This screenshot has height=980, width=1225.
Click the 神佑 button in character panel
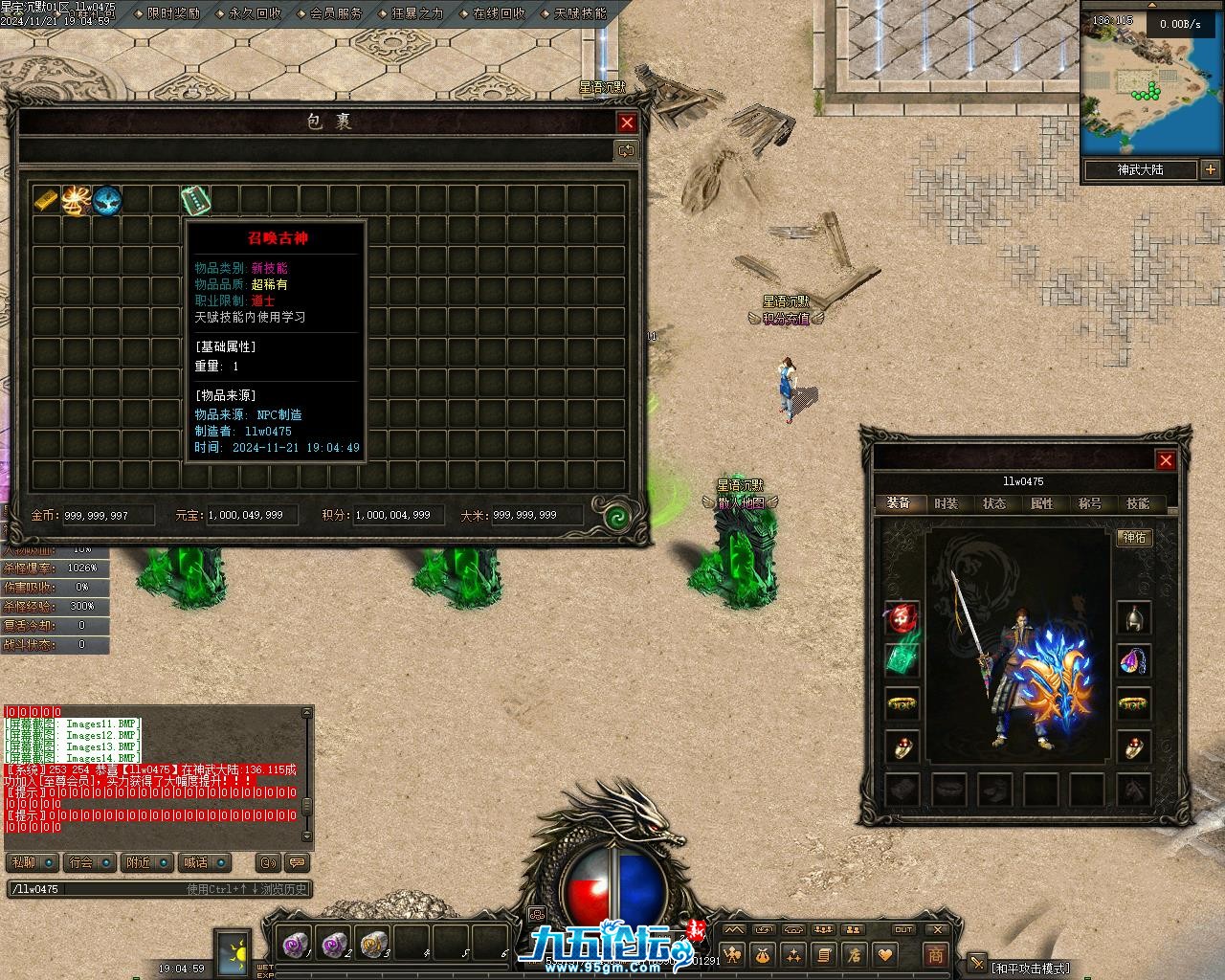click(x=1134, y=538)
